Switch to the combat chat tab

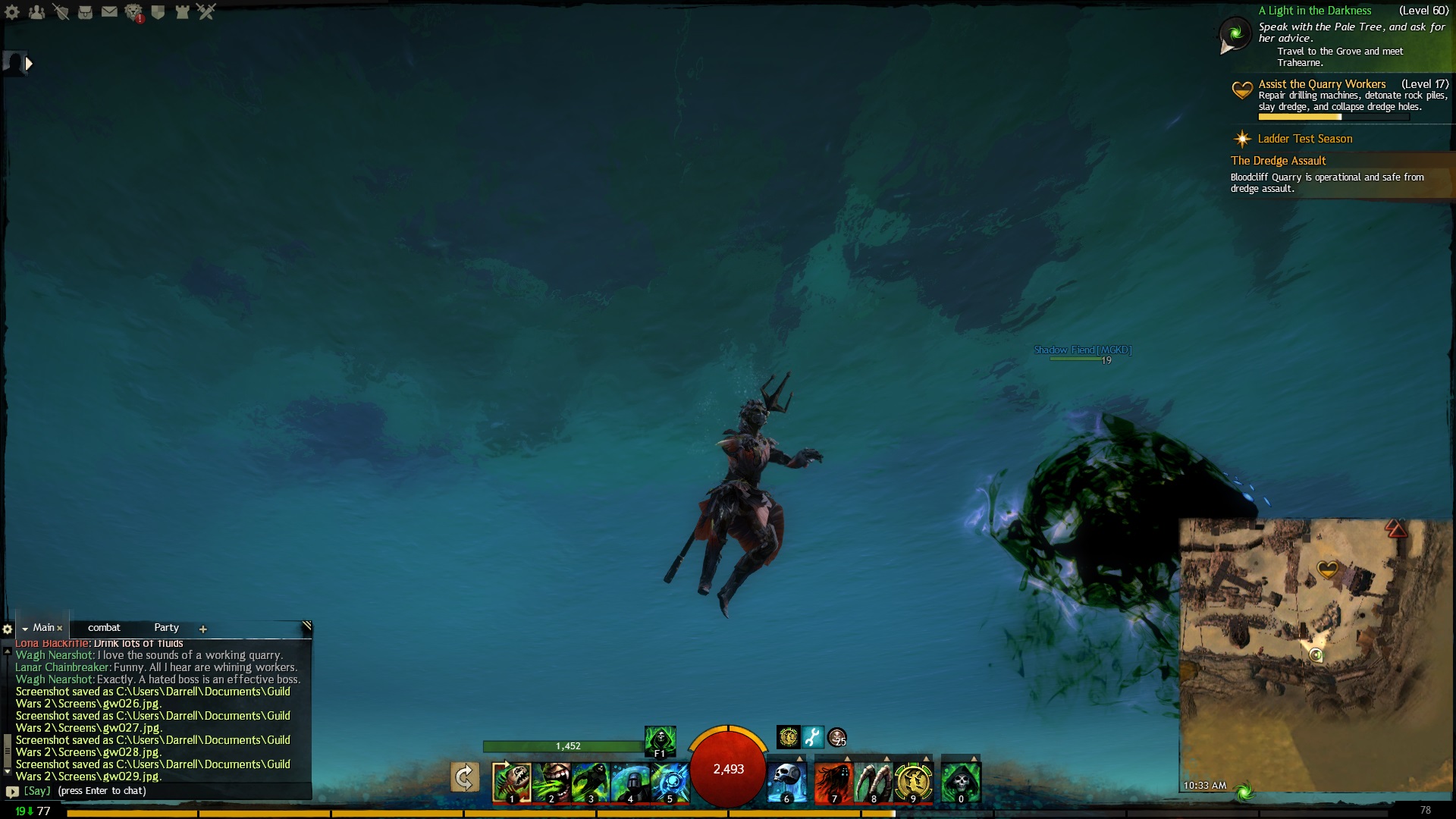point(104,628)
